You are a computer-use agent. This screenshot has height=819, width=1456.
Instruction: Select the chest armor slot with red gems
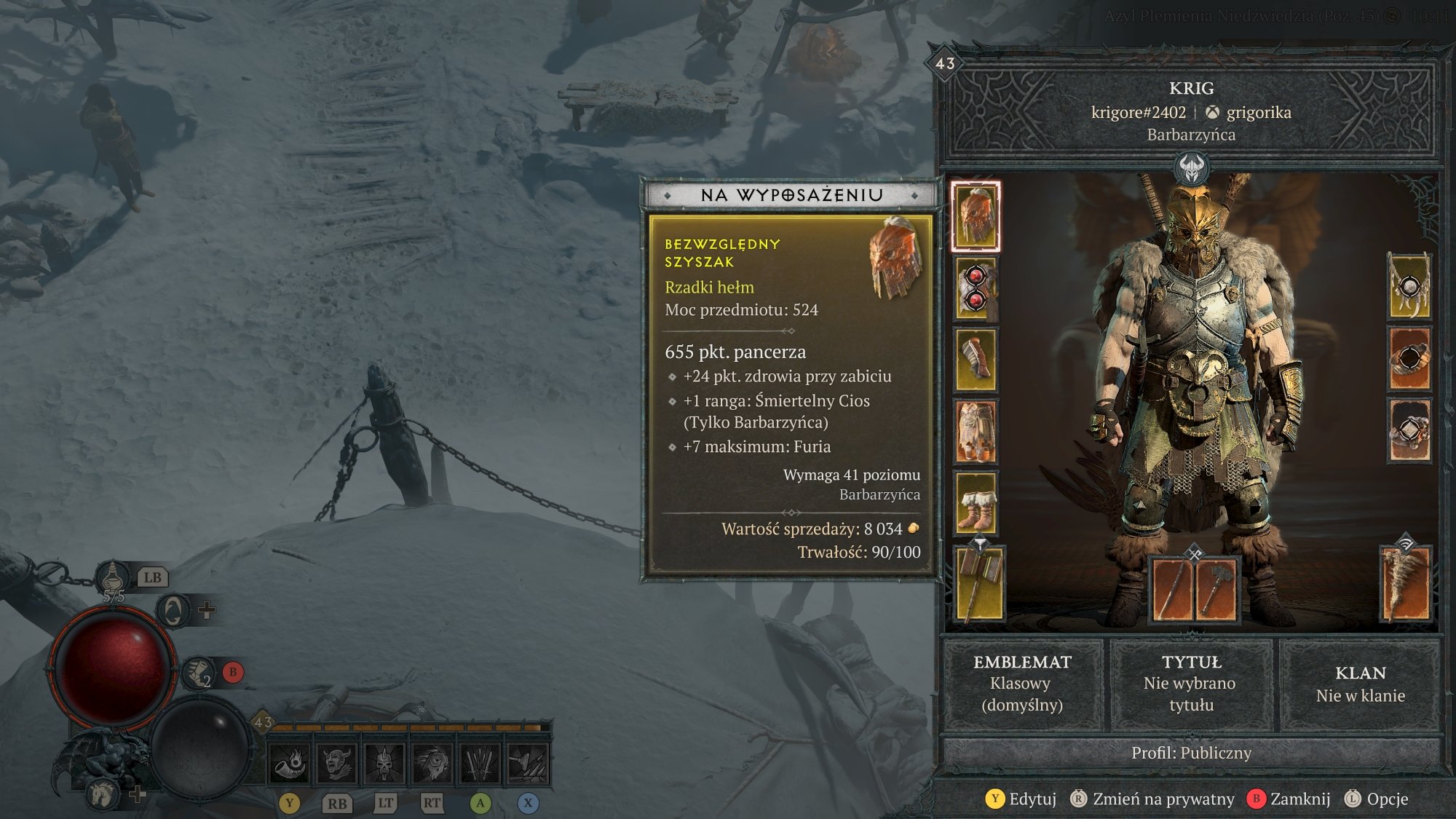[976, 288]
